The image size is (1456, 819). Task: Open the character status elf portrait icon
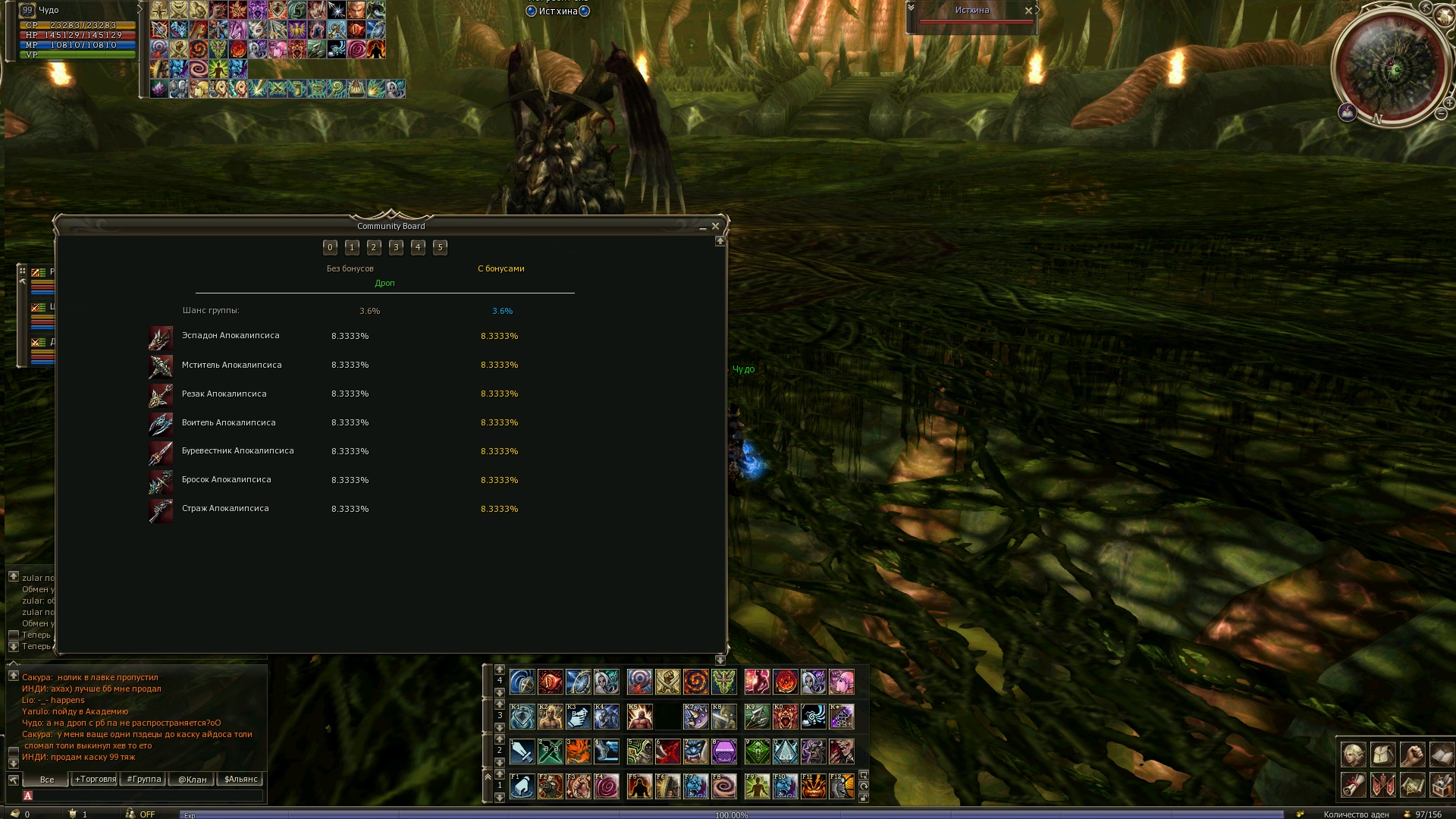click(x=1353, y=755)
